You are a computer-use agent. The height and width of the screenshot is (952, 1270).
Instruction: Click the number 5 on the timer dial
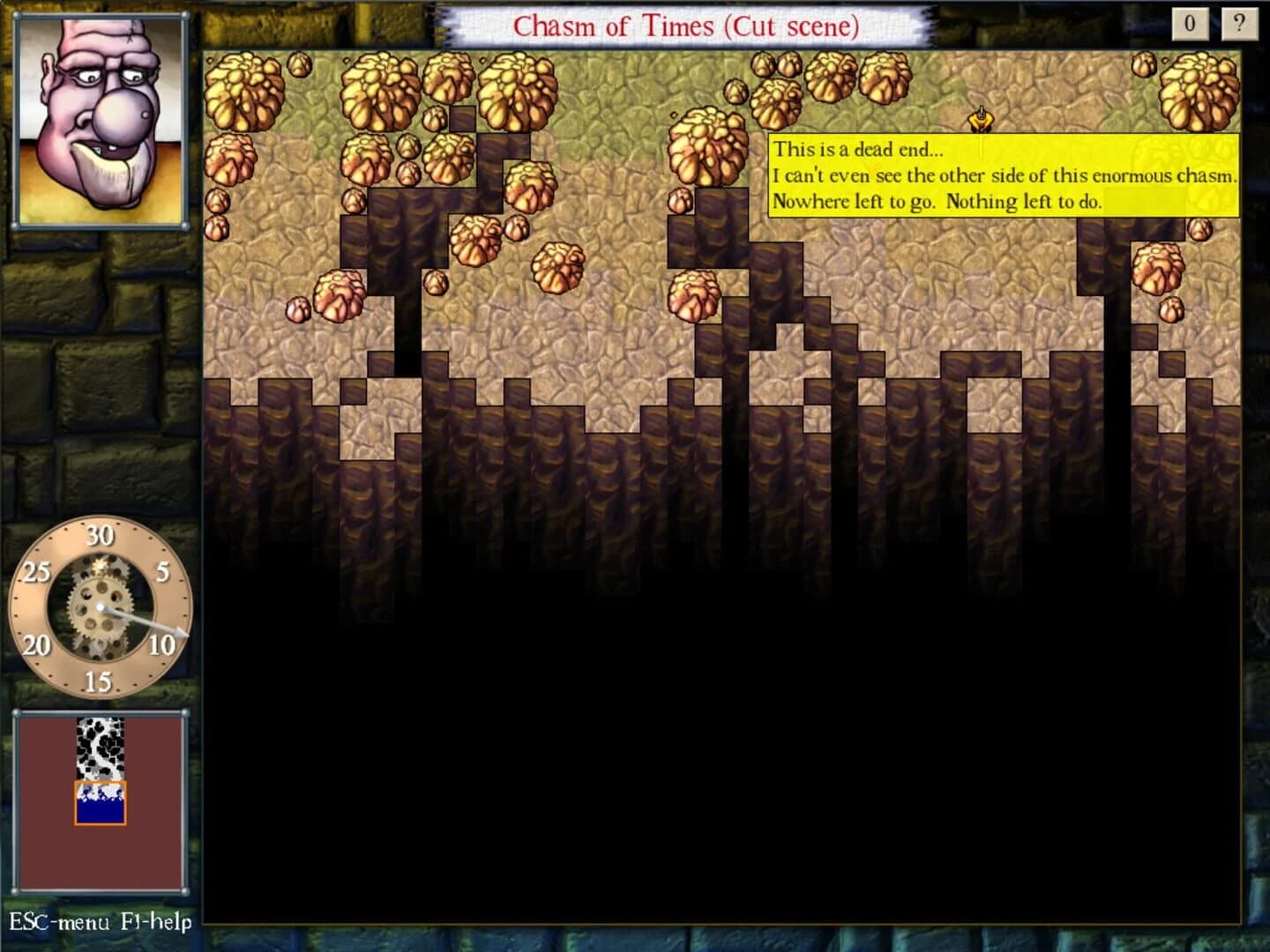click(161, 571)
